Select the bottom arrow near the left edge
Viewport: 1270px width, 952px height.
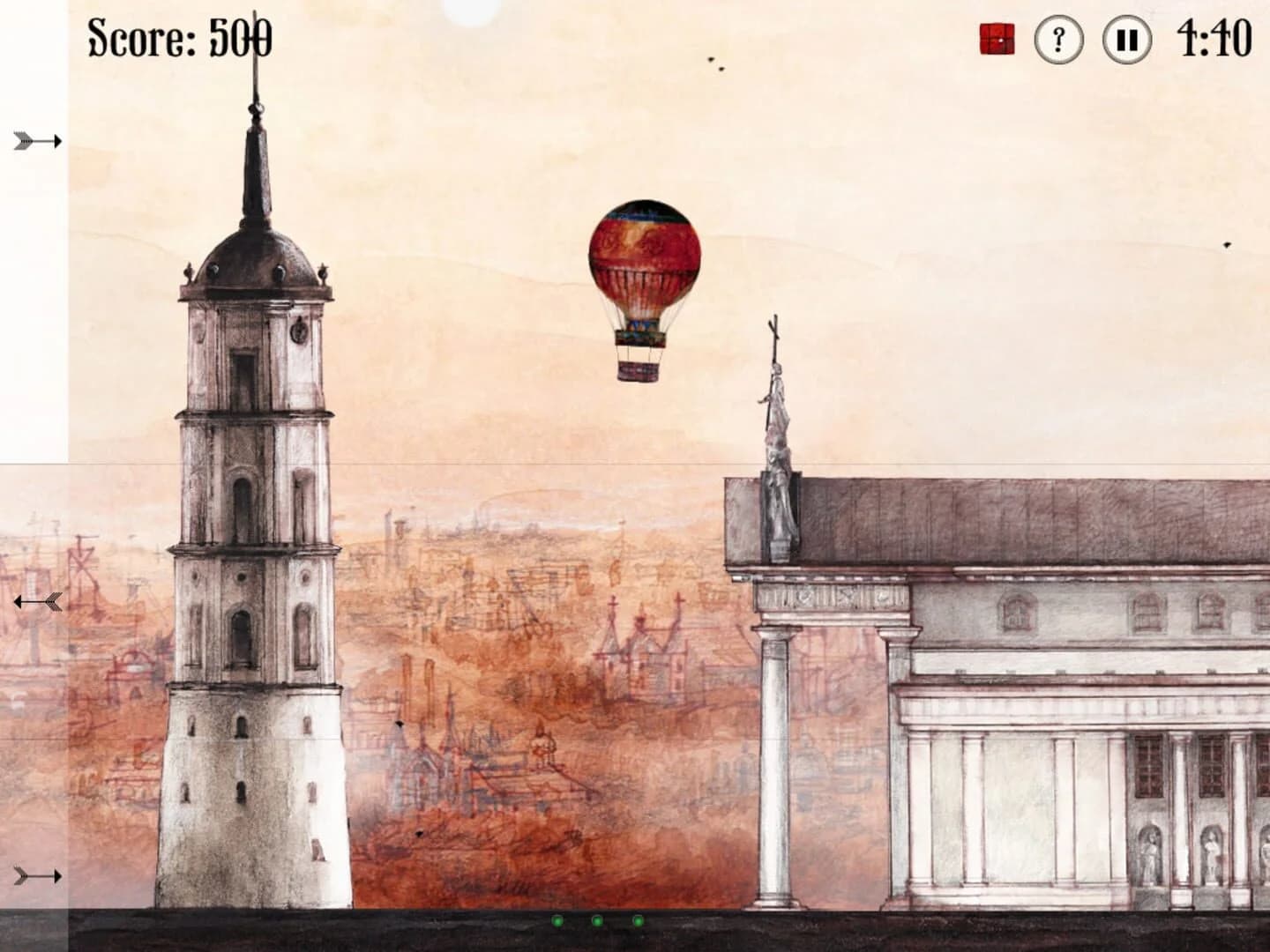tap(35, 875)
